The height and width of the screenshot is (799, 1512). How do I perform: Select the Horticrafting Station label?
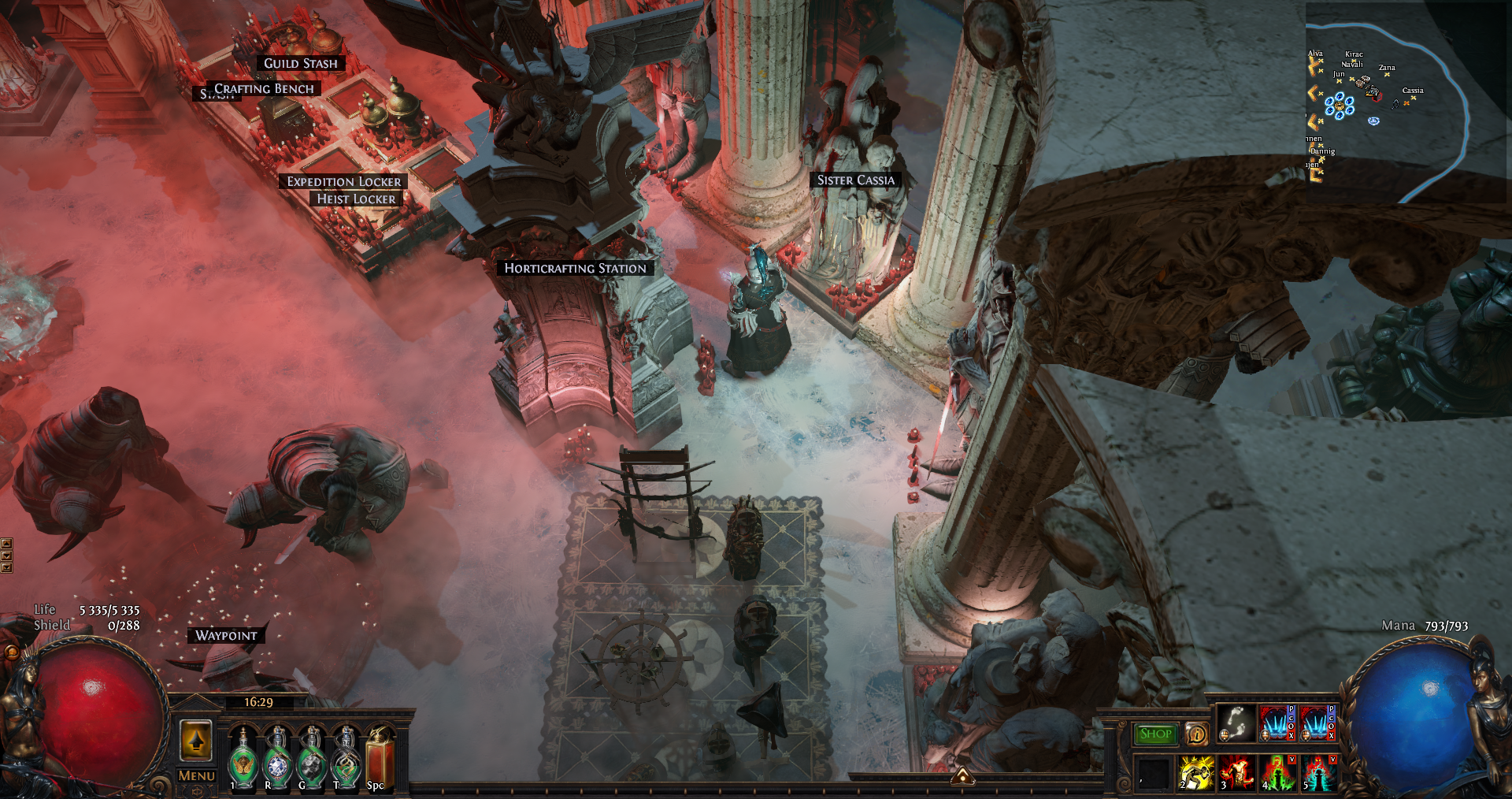click(x=575, y=269)
